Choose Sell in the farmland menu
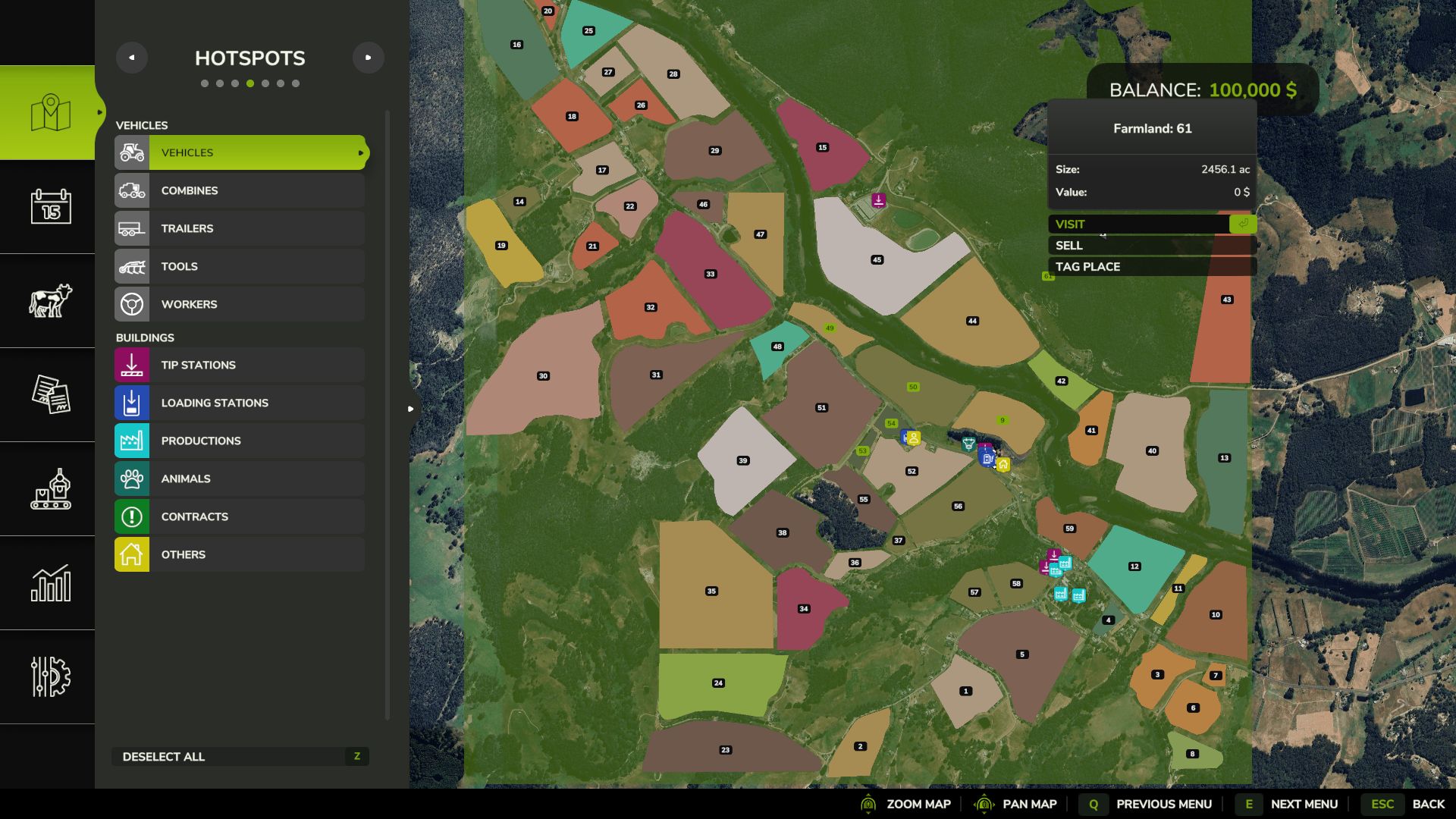Viewport: 1456px width, 819px height. tap(1151, 246)
